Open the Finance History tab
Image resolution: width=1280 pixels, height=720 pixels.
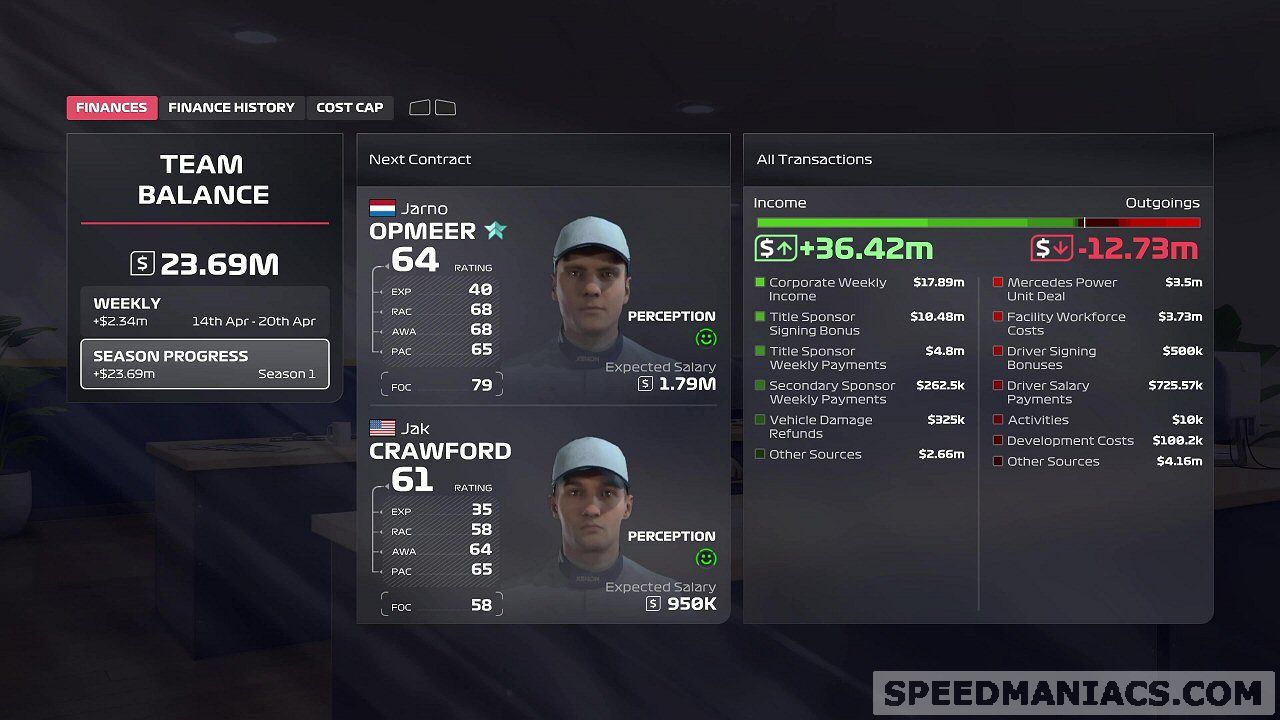(231, 108)
